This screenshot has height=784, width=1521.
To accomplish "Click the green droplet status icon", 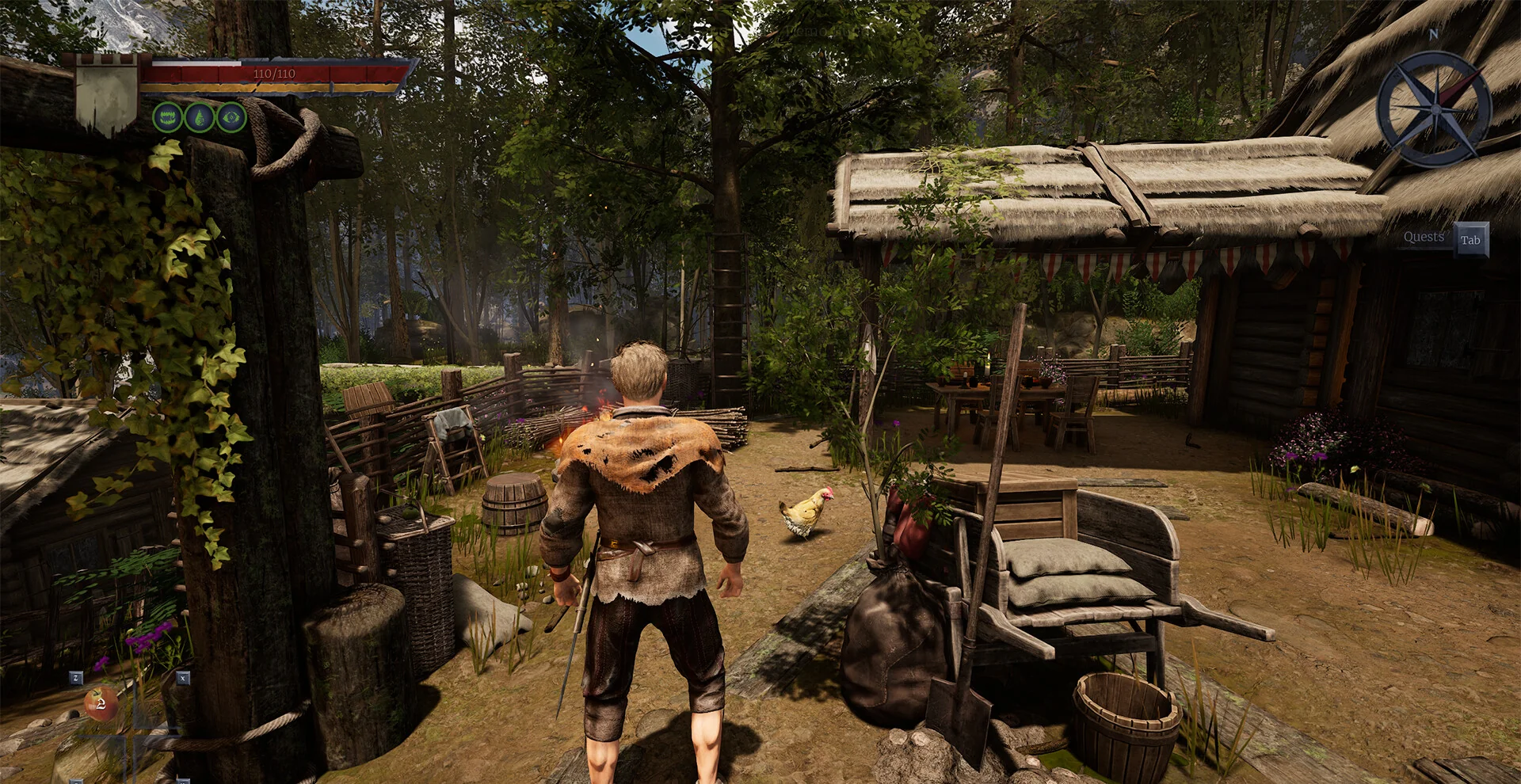I will tap(200, 118).
